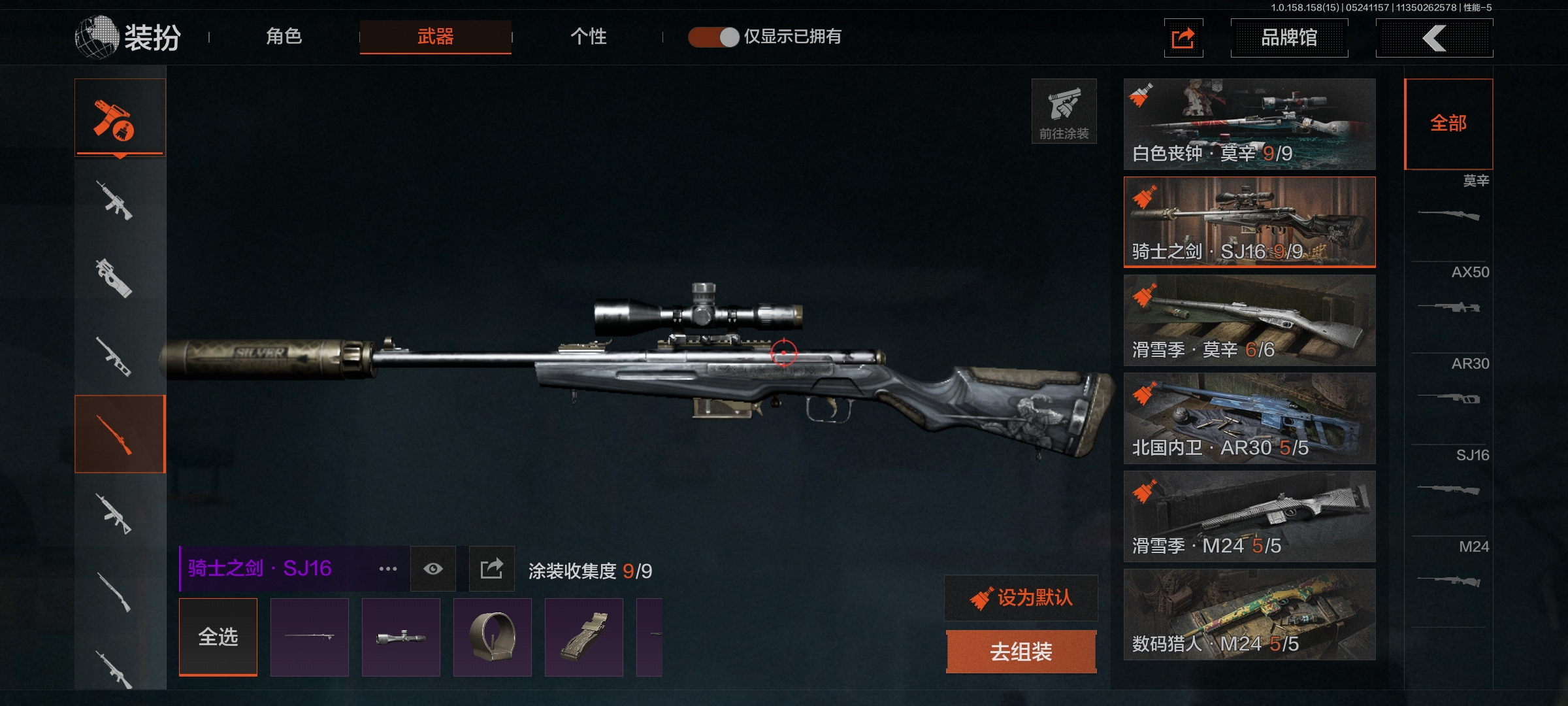
Task: Switch to the 角色 tab
Action: coord(284,37)
